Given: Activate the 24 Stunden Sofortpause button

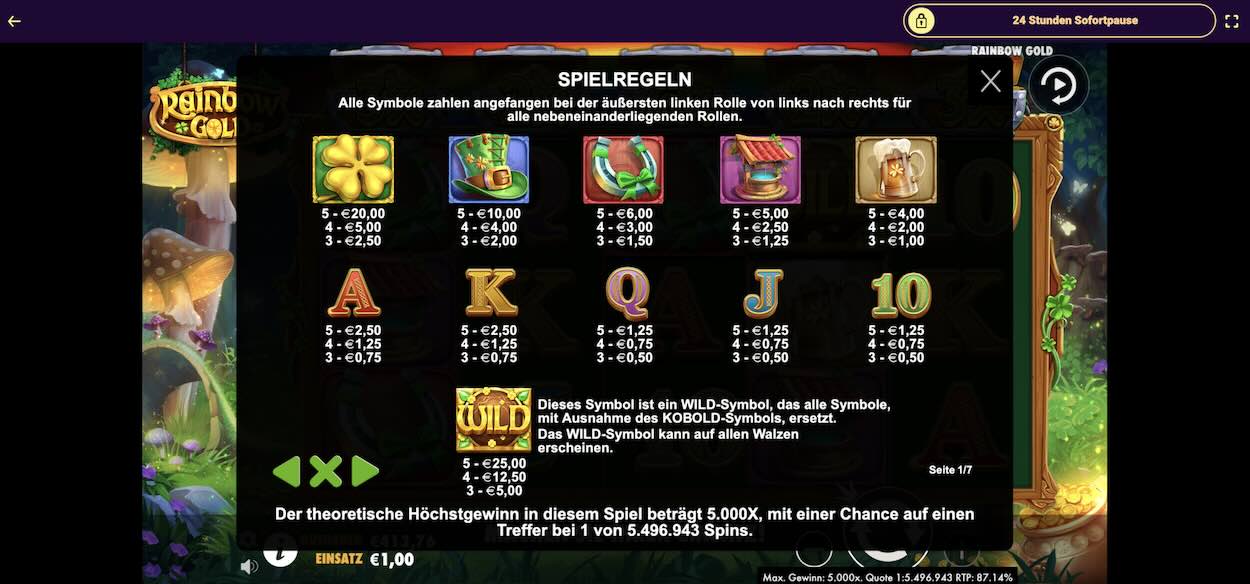Looking at the screenshot, I should [1060, 20].
